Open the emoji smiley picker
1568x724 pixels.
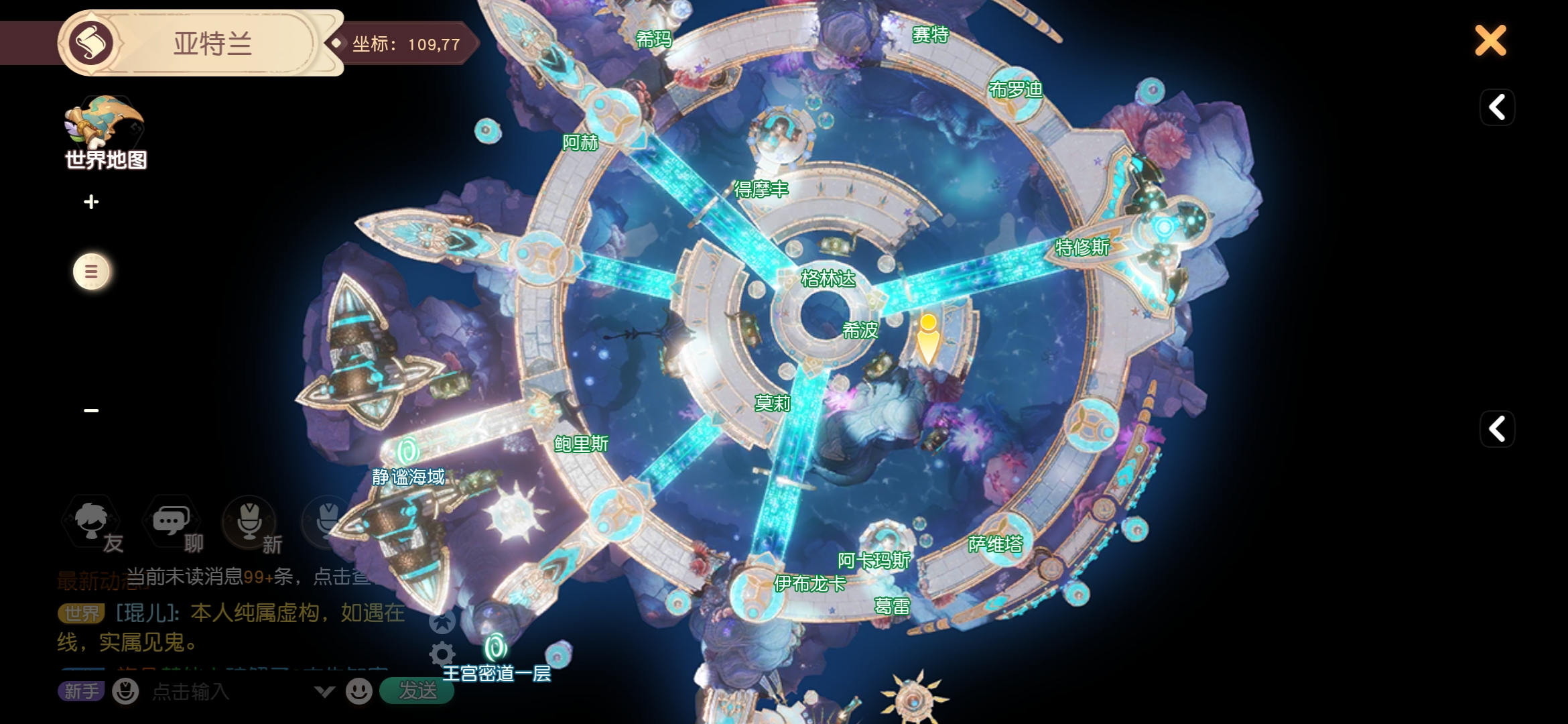click(x=359, y=691)
